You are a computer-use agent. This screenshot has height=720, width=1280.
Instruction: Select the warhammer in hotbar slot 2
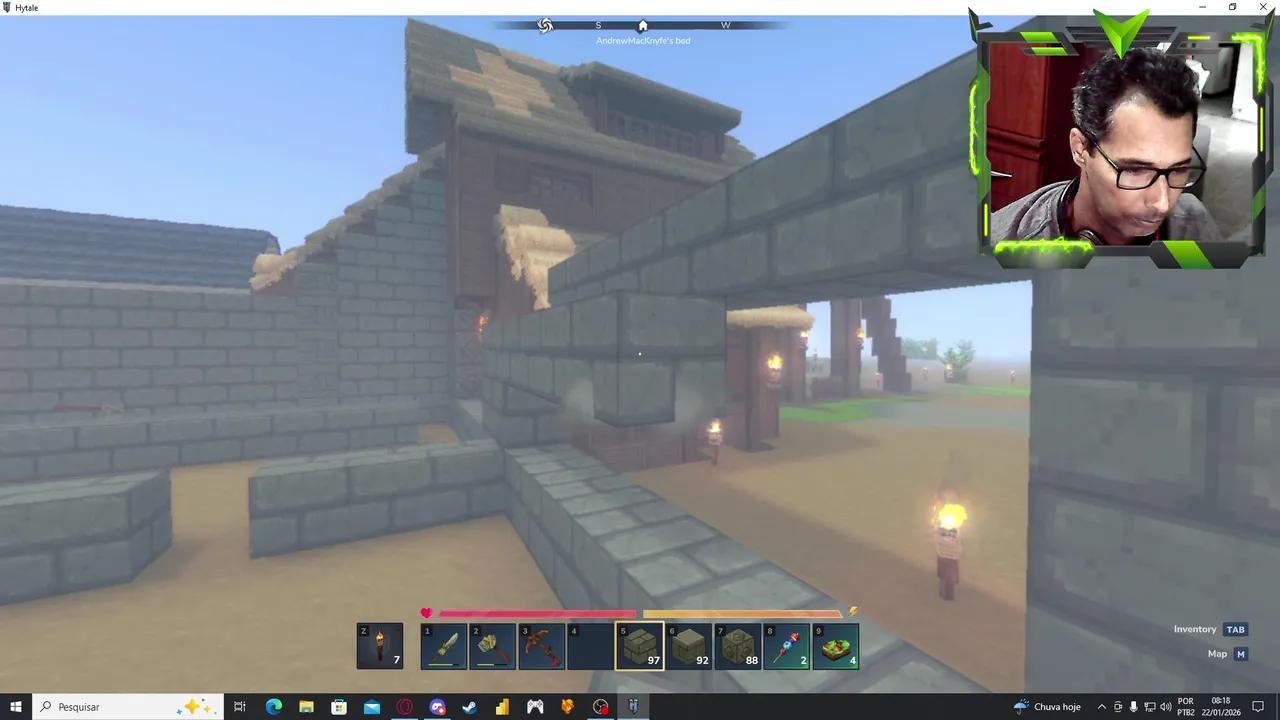(x=492, y=646)
